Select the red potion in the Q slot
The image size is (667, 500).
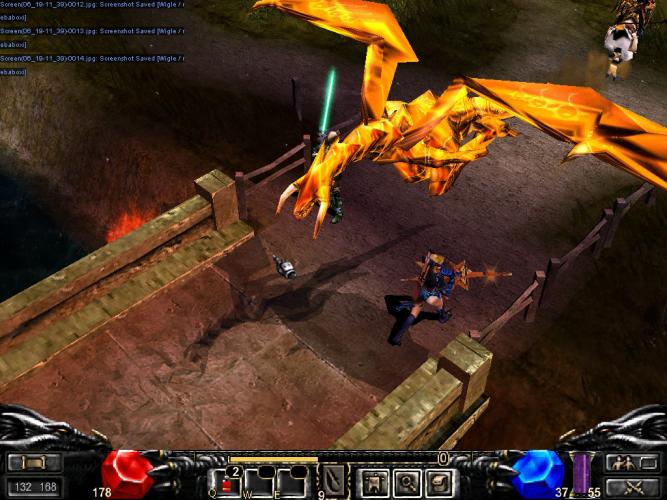[229, 482]
